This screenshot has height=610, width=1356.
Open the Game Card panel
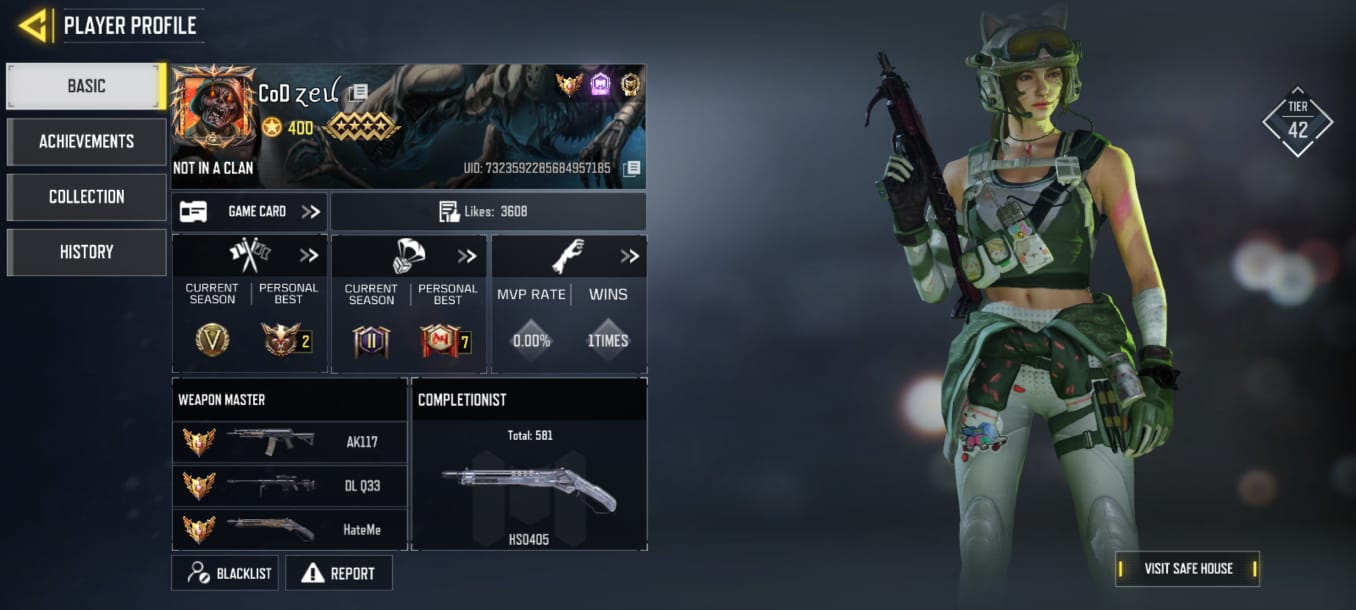pos(250,211)
